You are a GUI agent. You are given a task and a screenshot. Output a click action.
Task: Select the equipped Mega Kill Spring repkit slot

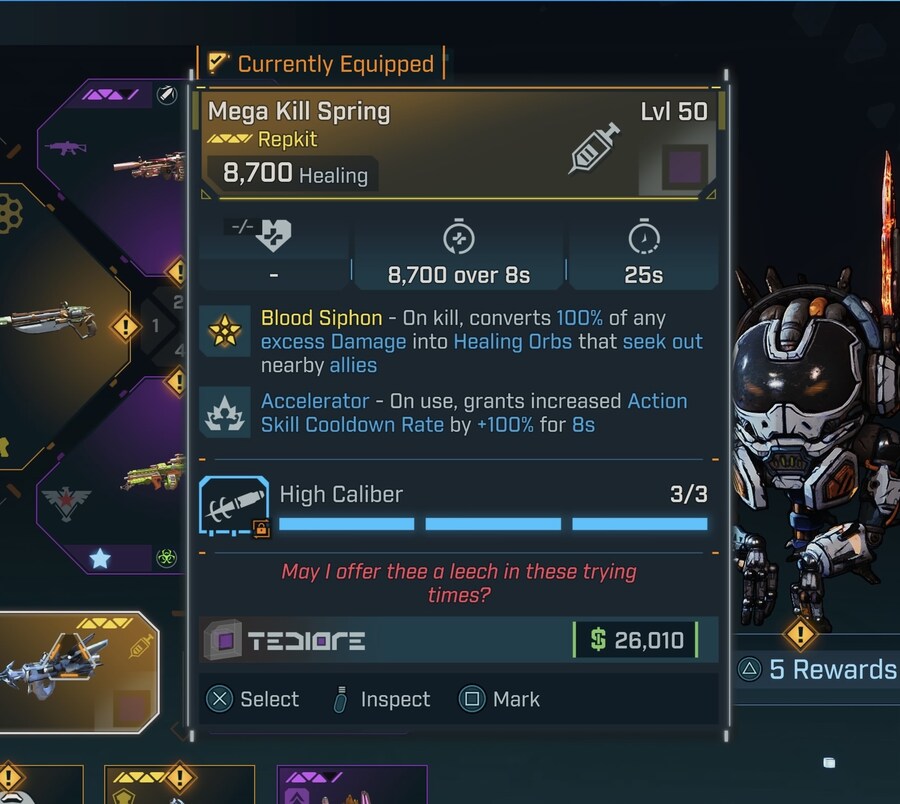(x=80, y=666)
